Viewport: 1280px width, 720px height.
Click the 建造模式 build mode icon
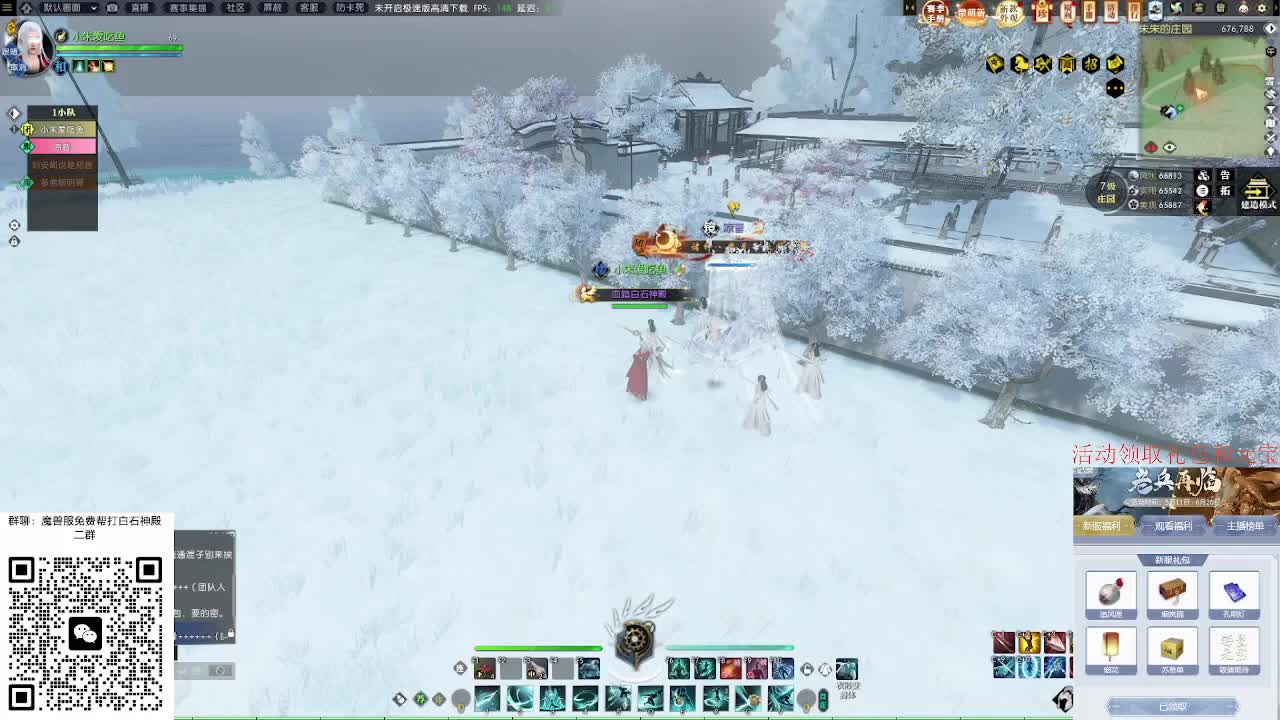pos(1256,191)
